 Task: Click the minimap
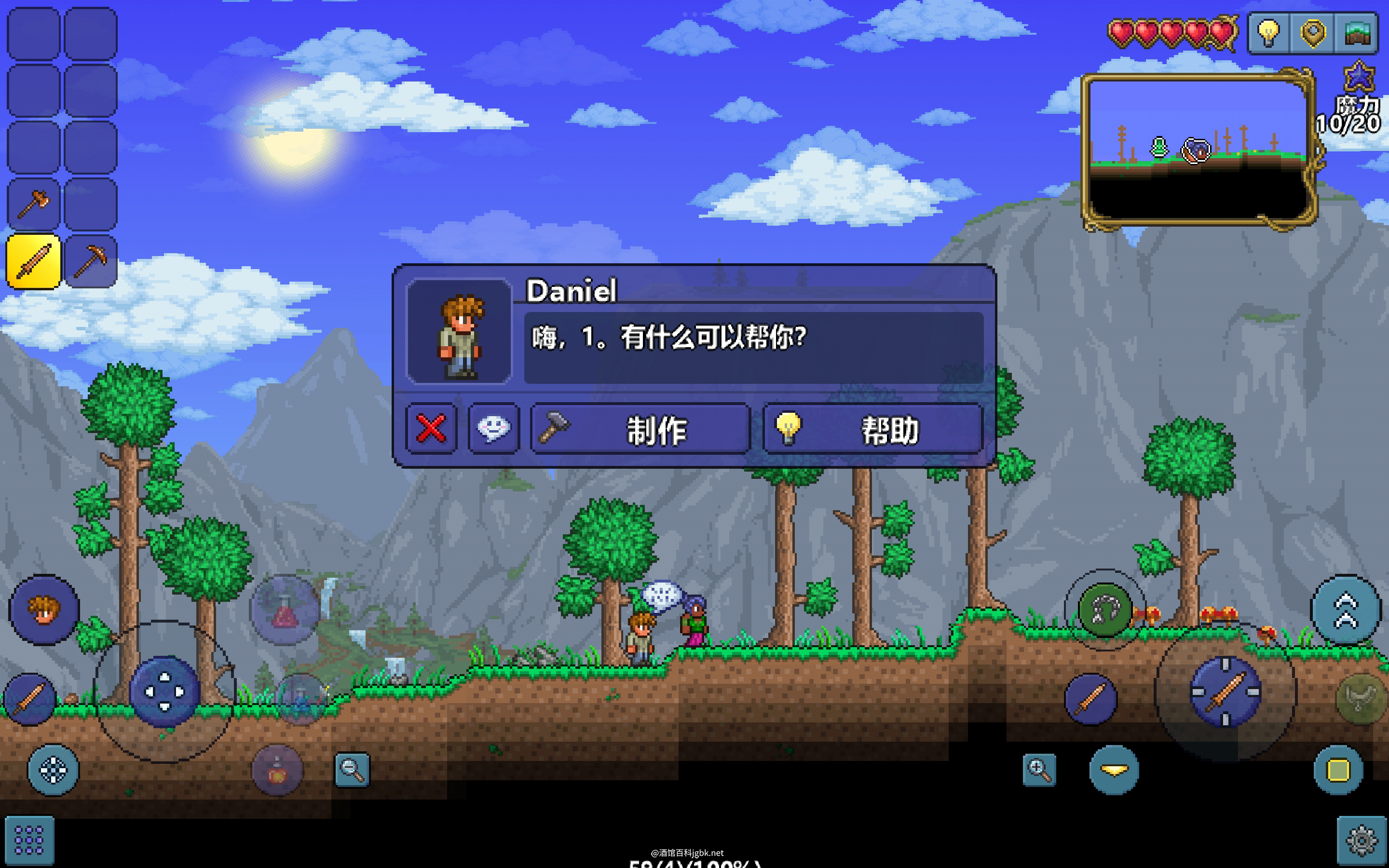pos(1198,150)
